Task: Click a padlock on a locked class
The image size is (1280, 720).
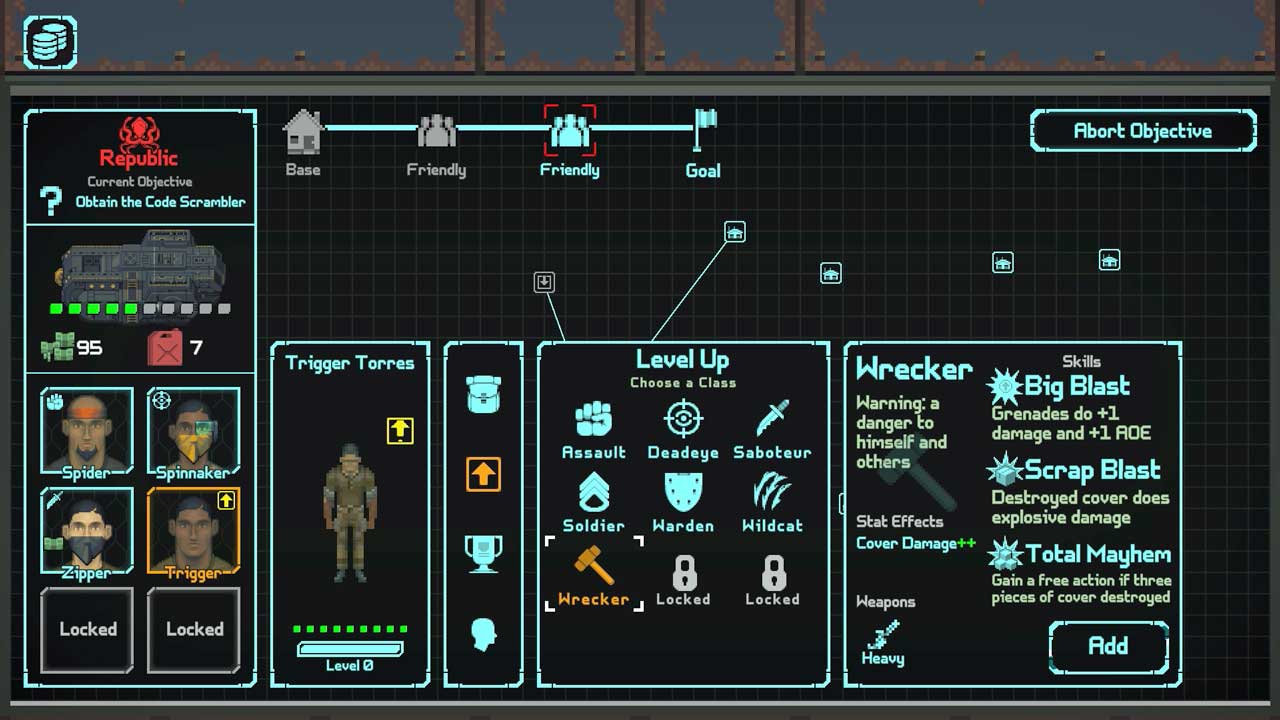Action: pyautogui.click(x=683, y=572)
